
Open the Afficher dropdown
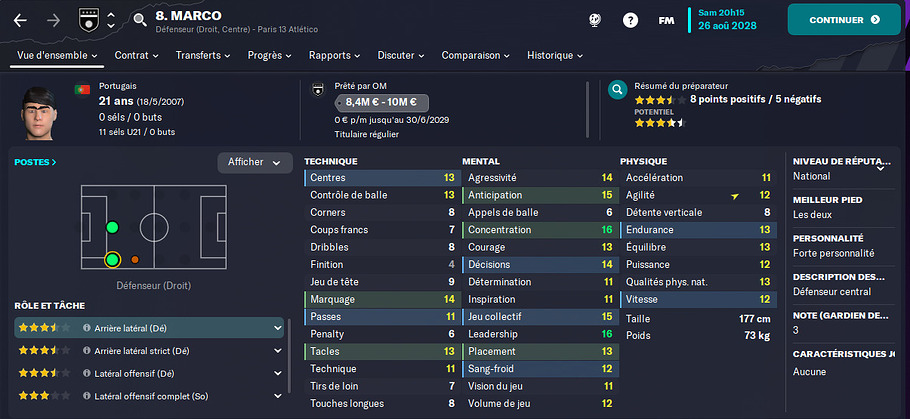[254, 162]
